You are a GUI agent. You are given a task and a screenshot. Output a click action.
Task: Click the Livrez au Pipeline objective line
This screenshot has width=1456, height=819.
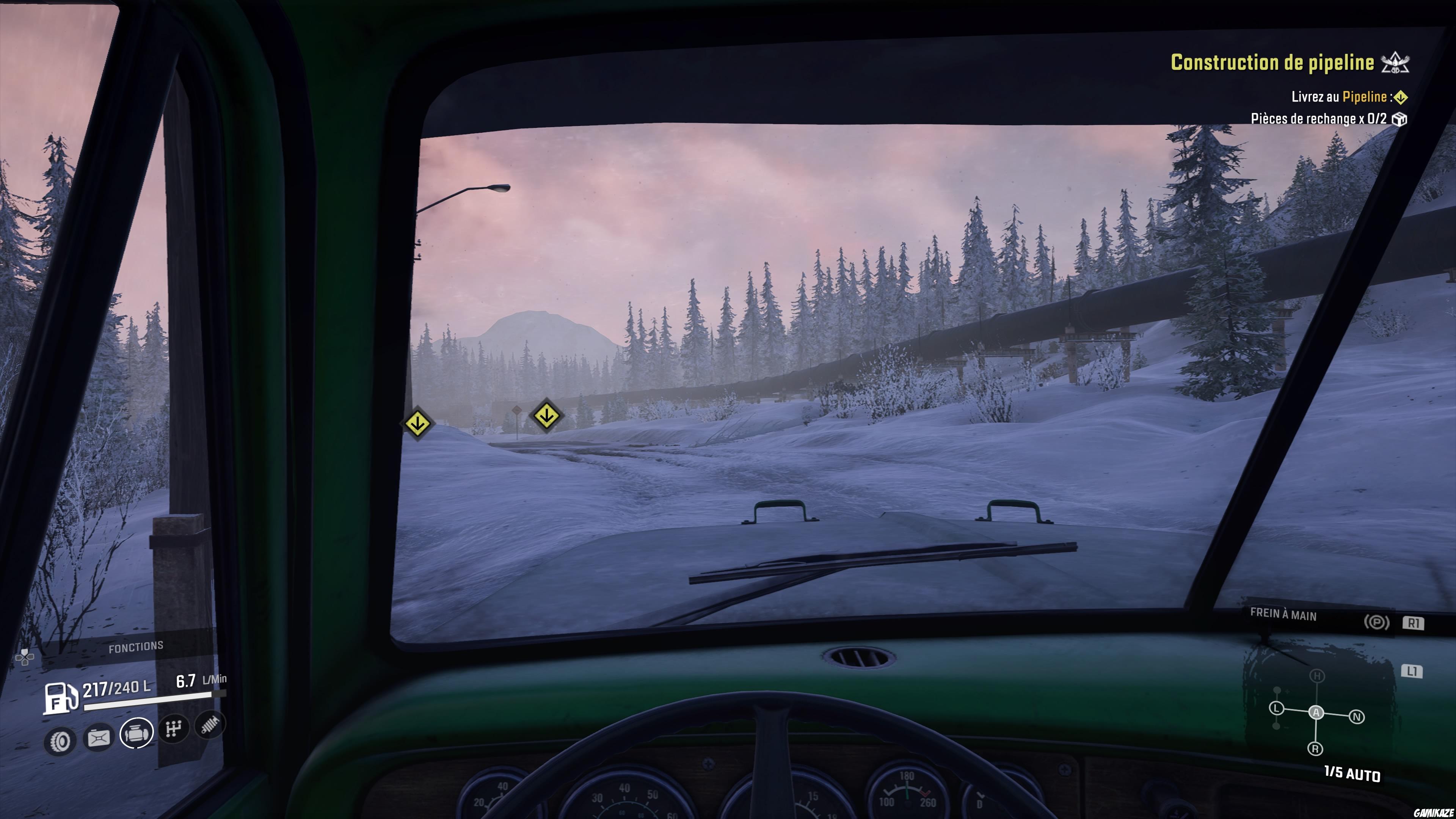coord(1340,97)
